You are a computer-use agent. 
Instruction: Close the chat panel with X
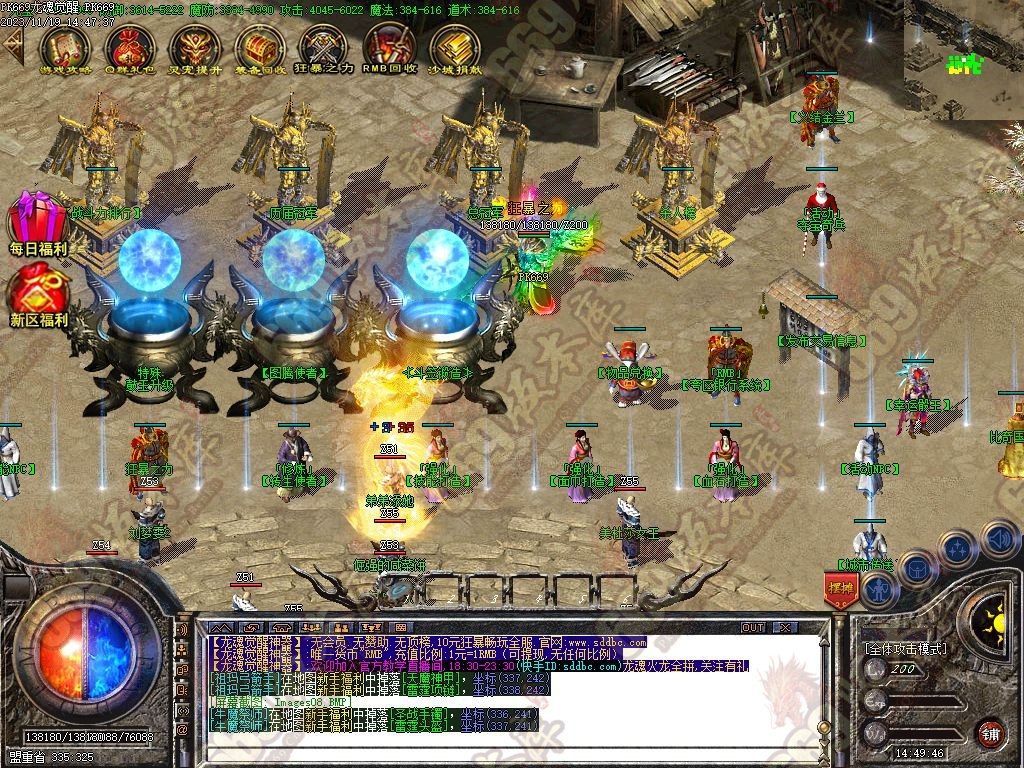click(787, 628)
